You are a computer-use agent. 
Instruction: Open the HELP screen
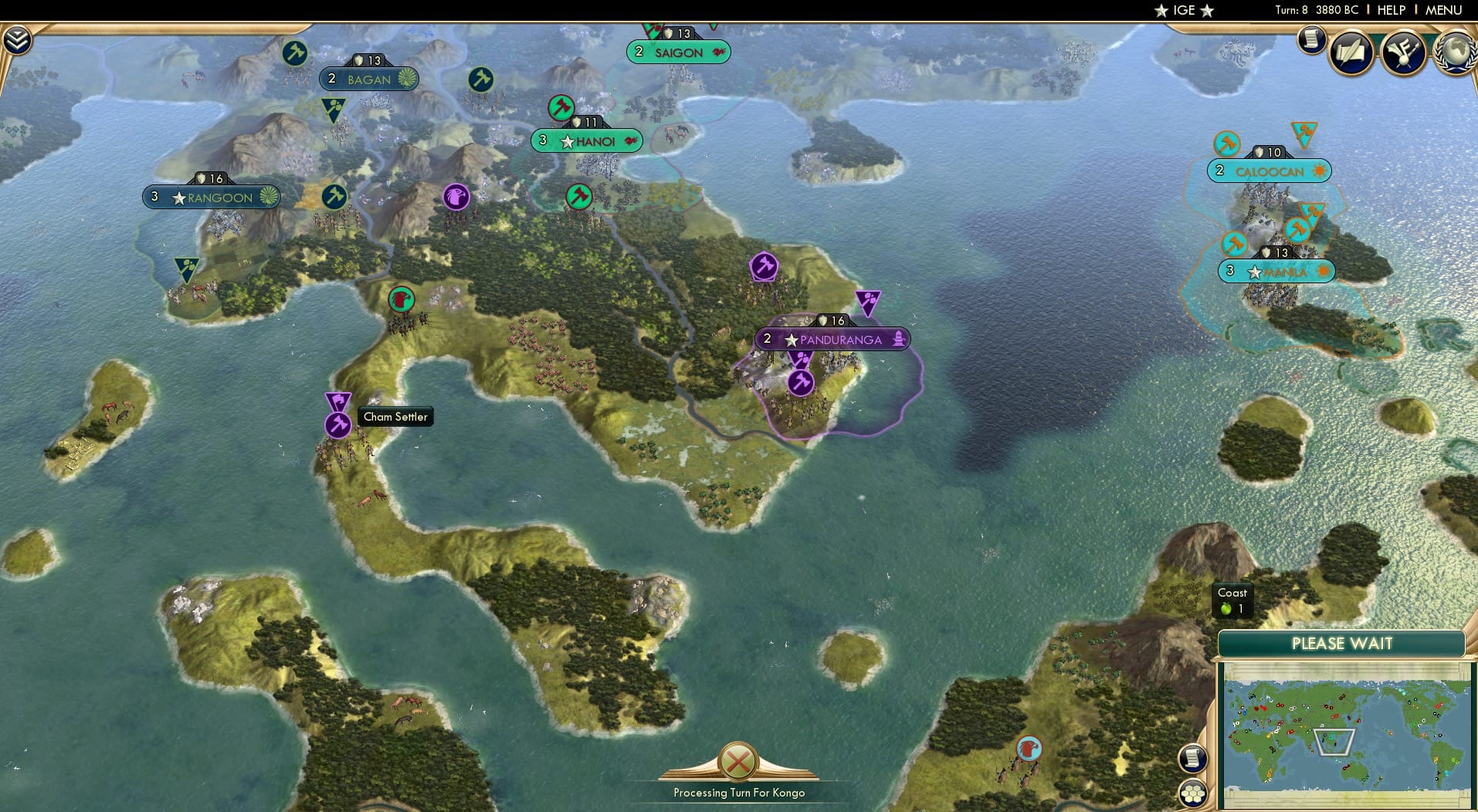(x=1390, y=10)
